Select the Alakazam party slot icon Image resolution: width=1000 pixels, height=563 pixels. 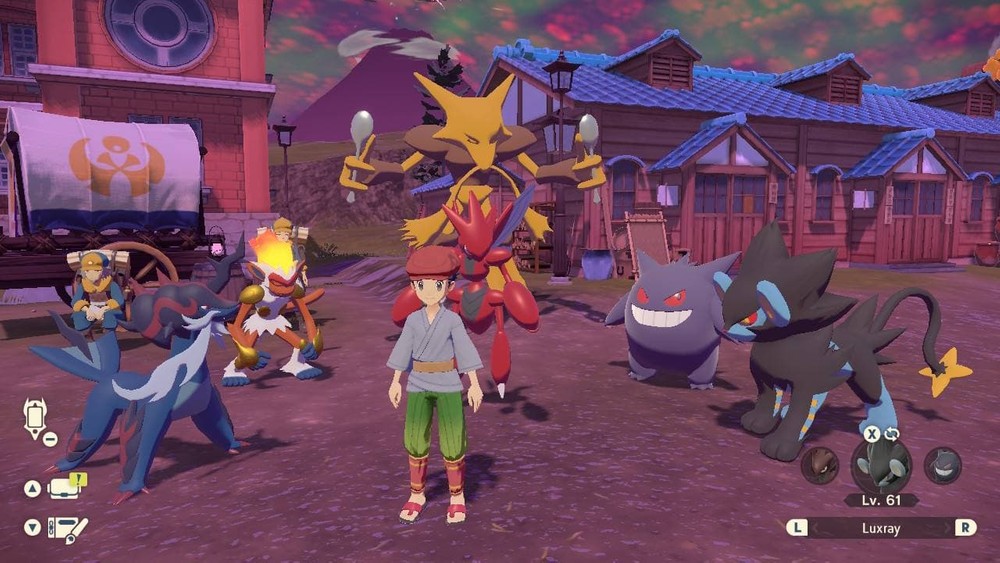(x=819, y=466)
